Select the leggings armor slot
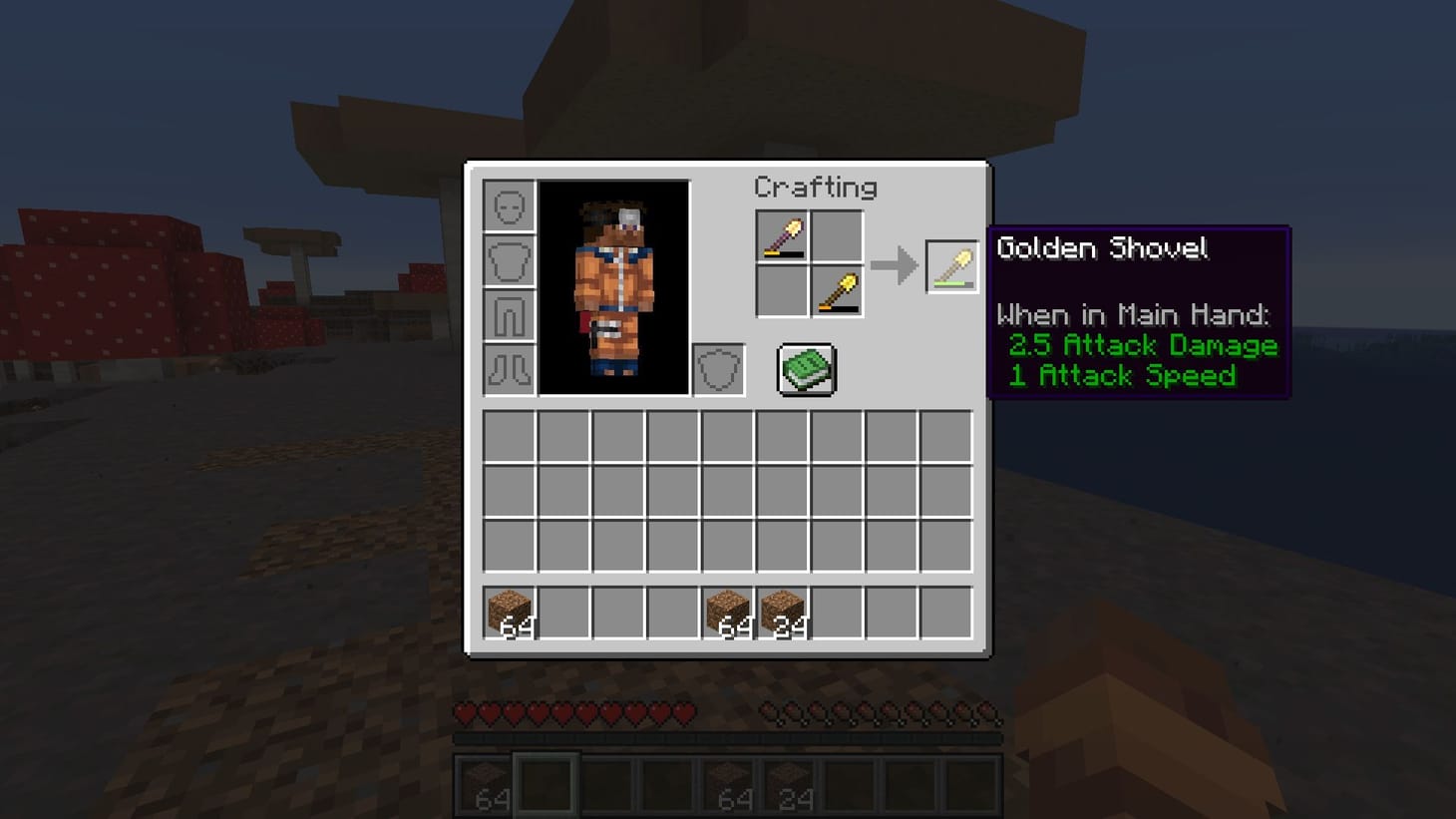The width and height of the screenshot is (1456, 819). click(x=510, y=315)
